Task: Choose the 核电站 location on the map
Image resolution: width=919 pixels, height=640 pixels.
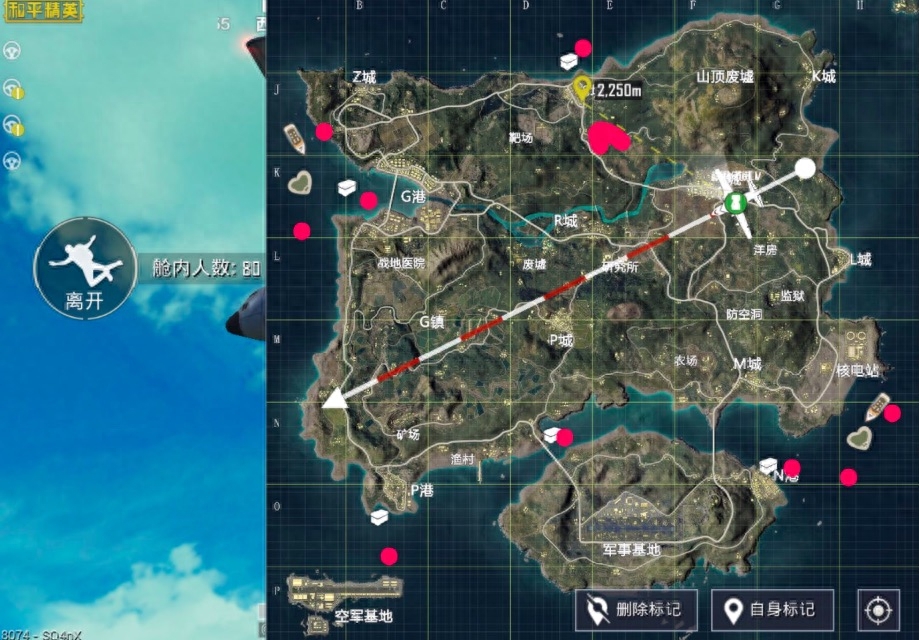Action: pos(858,370)
